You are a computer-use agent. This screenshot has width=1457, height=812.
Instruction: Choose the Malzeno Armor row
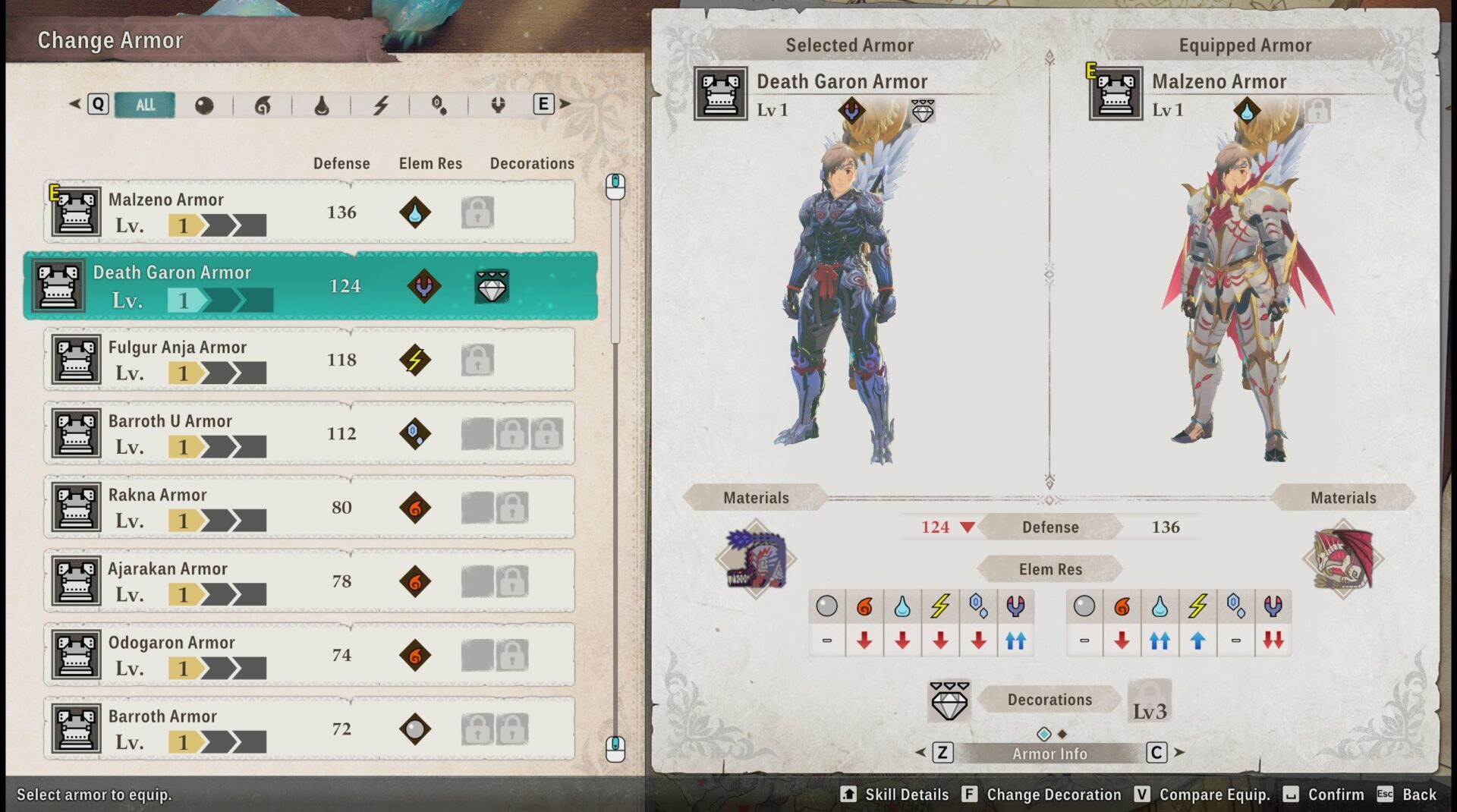(x=309, y=212)
